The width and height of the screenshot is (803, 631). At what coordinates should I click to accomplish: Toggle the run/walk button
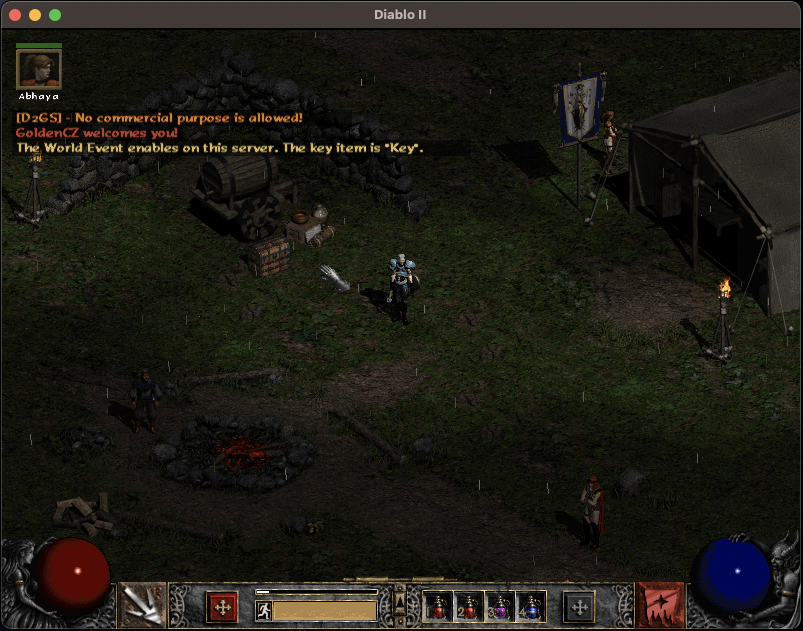(x=264, y=610)
